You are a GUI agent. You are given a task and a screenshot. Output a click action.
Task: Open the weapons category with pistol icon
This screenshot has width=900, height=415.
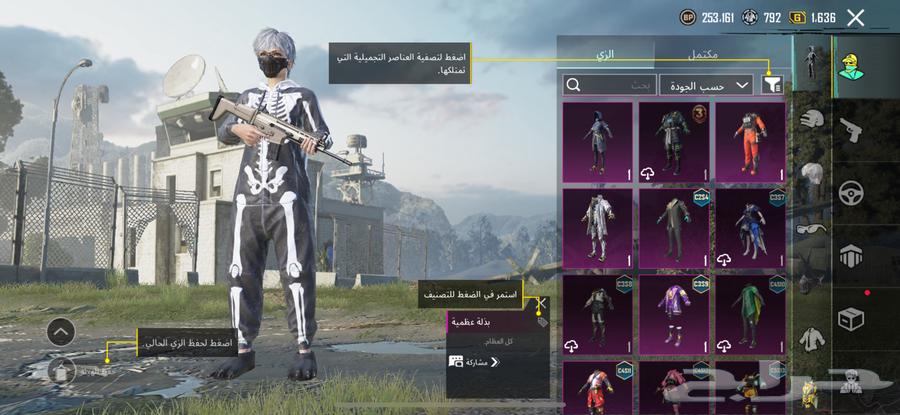click(x=852, y=130)
